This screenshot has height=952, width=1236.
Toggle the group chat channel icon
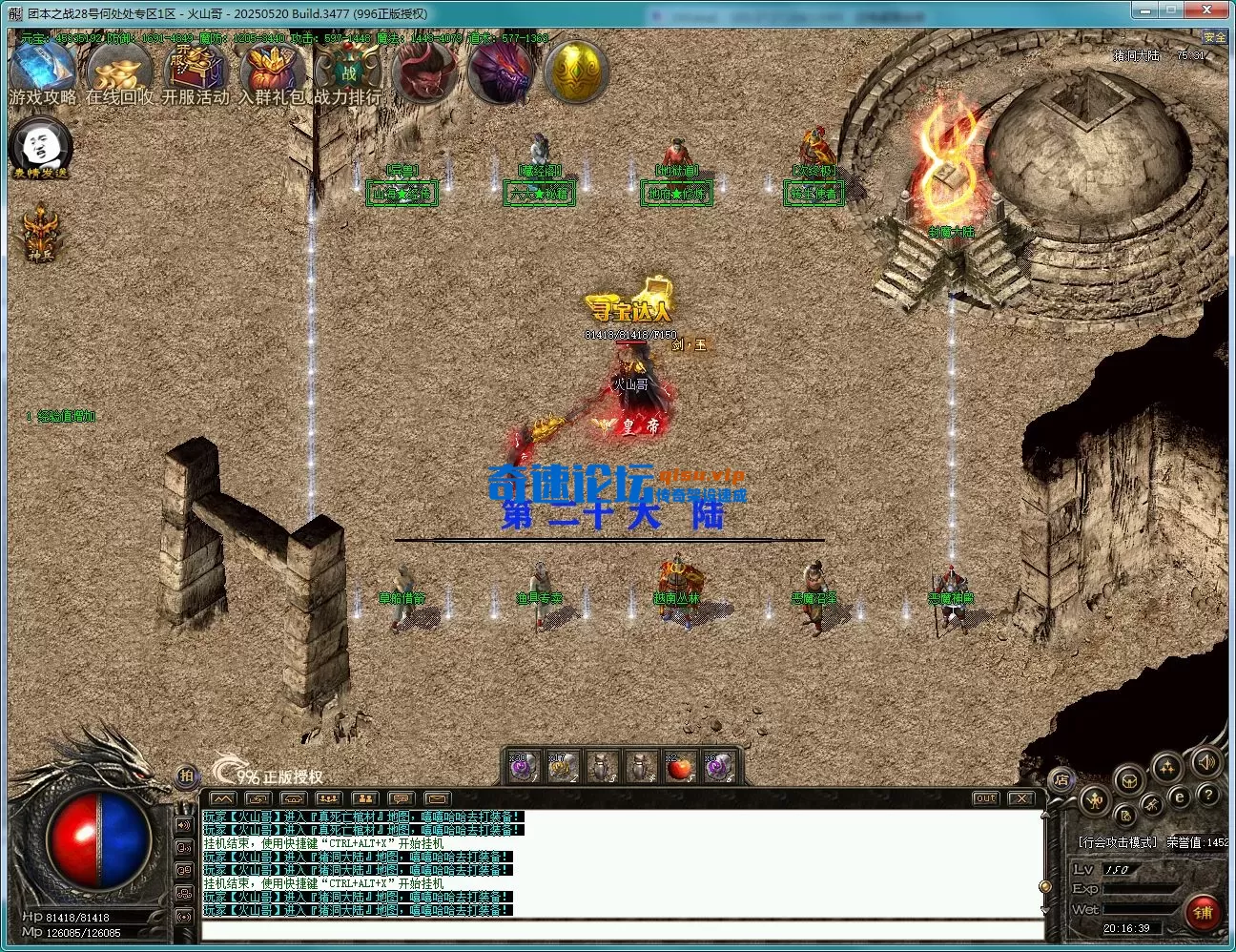[366, 798]
